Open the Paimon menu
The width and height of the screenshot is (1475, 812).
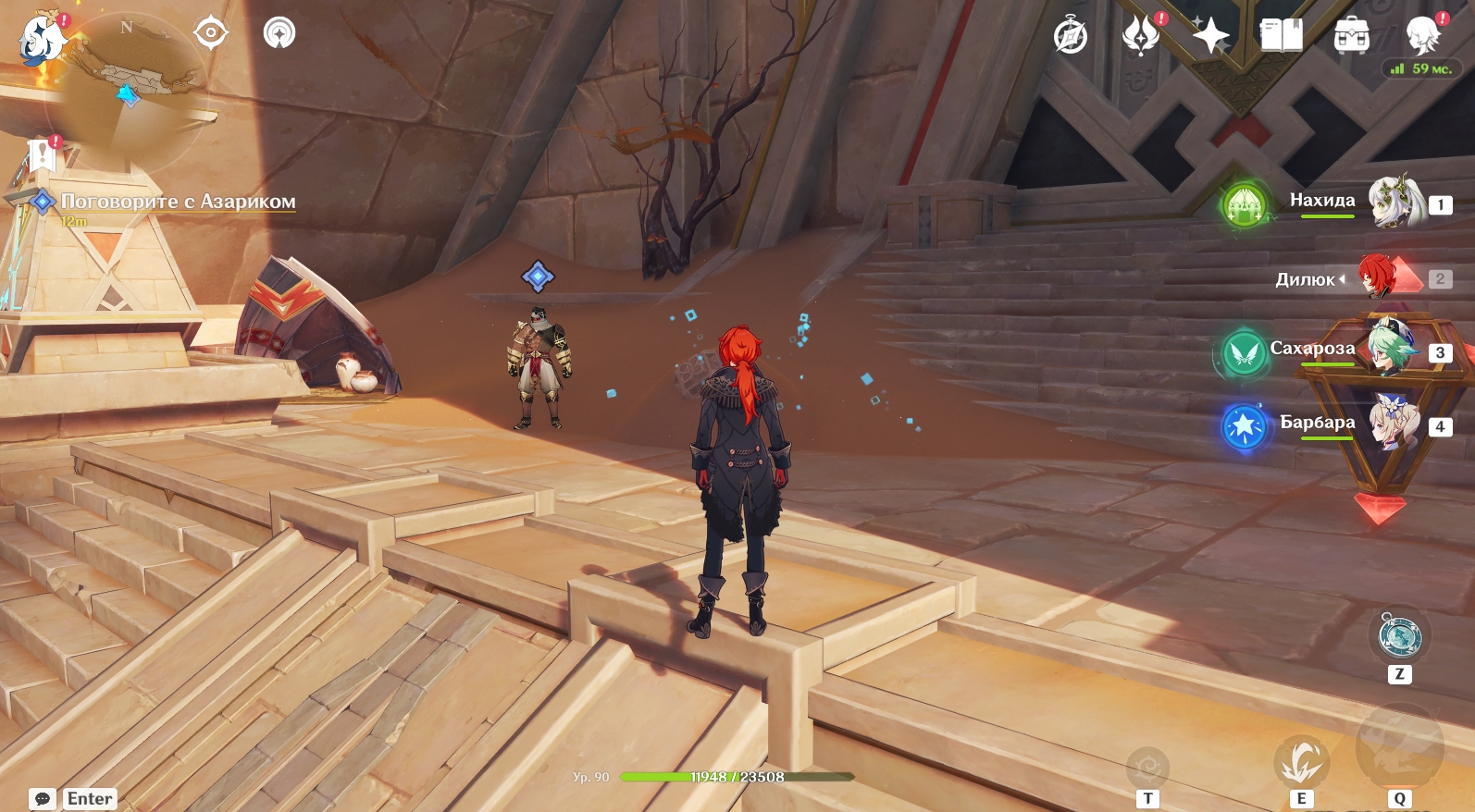coord(42,39)
